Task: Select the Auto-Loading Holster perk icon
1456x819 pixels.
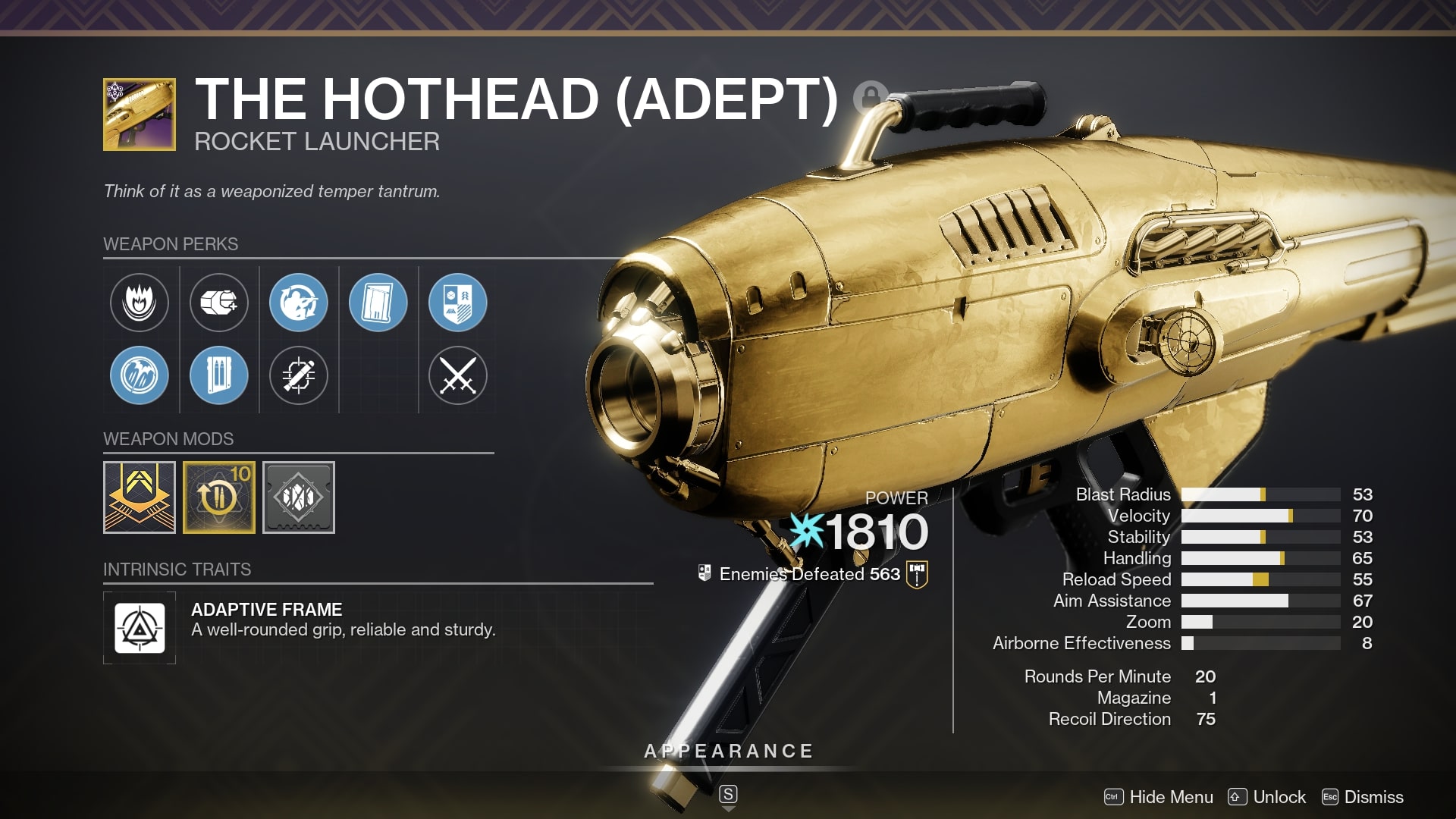Action: [x=299, y=302]
